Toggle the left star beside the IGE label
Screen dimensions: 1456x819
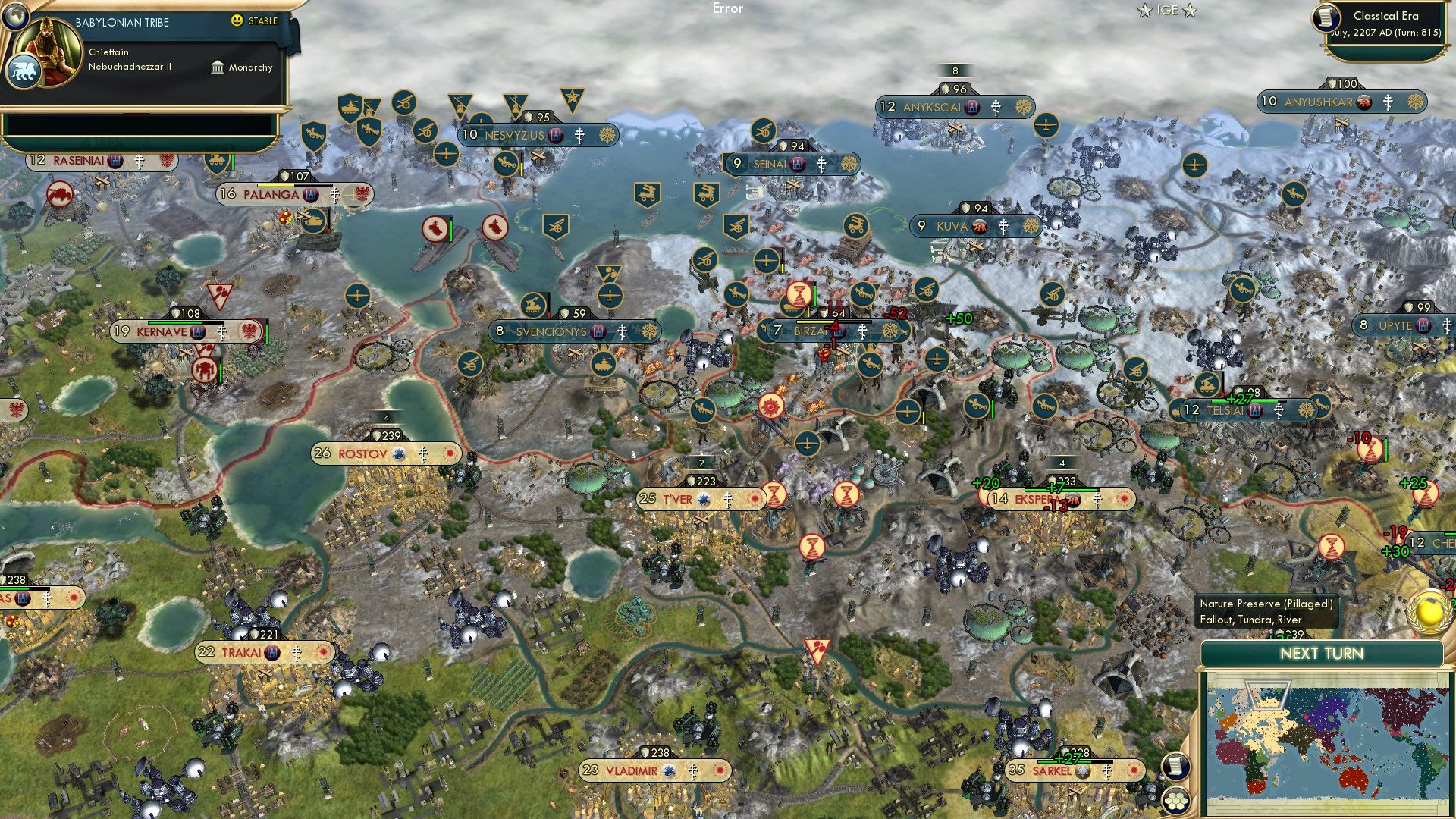1144,10
